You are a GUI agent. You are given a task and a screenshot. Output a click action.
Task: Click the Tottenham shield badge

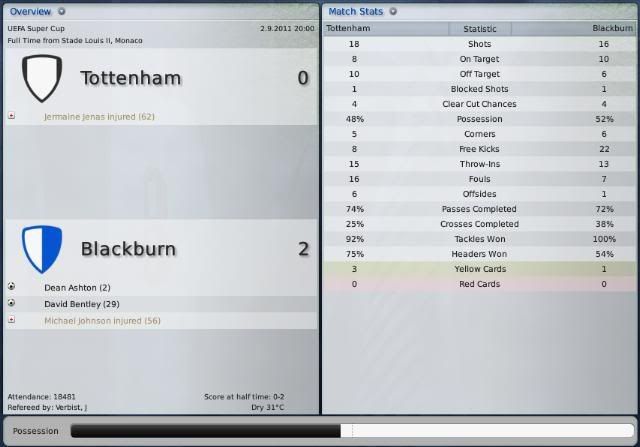click(x=42, y=78)
